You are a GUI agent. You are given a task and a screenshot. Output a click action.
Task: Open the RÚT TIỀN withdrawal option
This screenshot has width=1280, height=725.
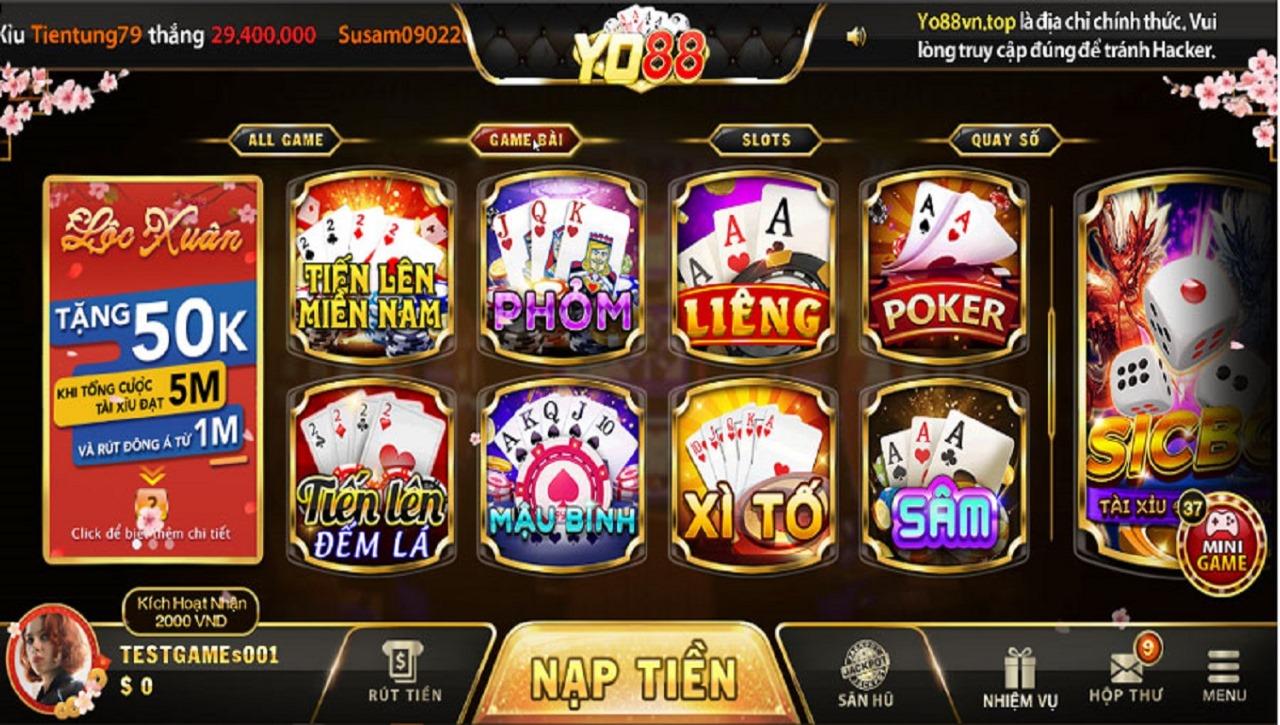[x=404, y=672]
